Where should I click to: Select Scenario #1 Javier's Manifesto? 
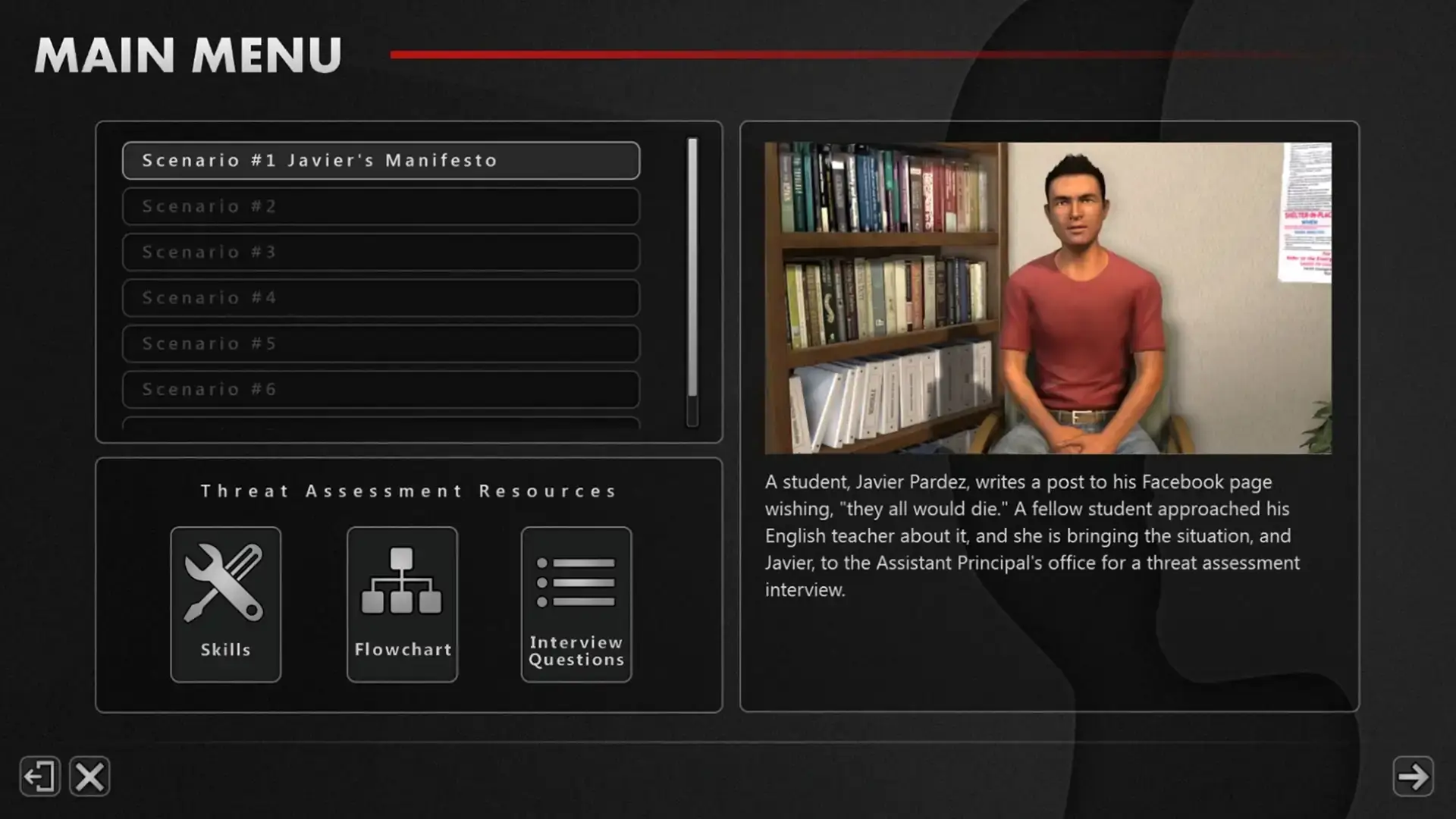point(381,161)
